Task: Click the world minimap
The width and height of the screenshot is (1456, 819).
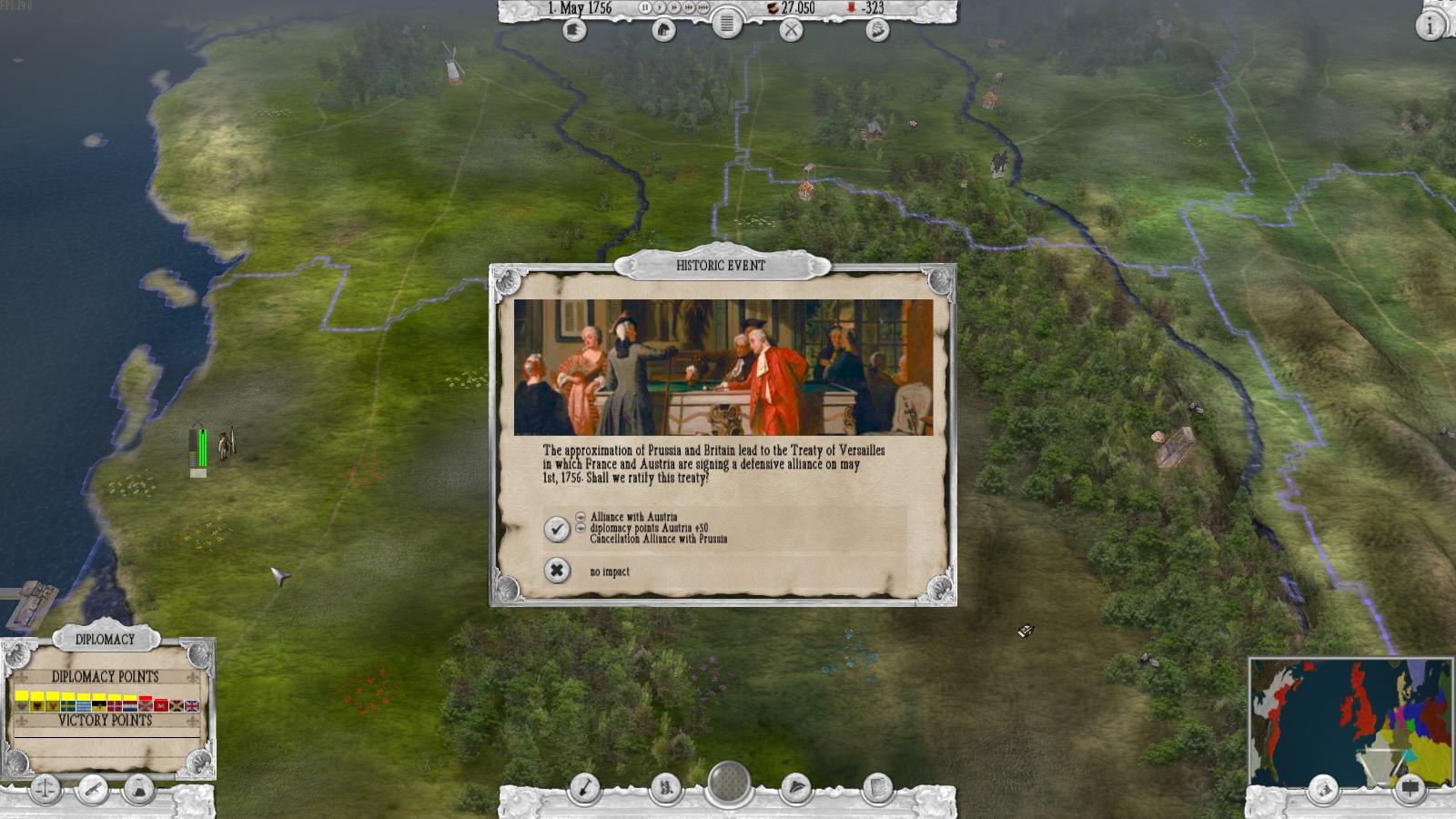Action: pyautogui.click(x=1350, y=721)
